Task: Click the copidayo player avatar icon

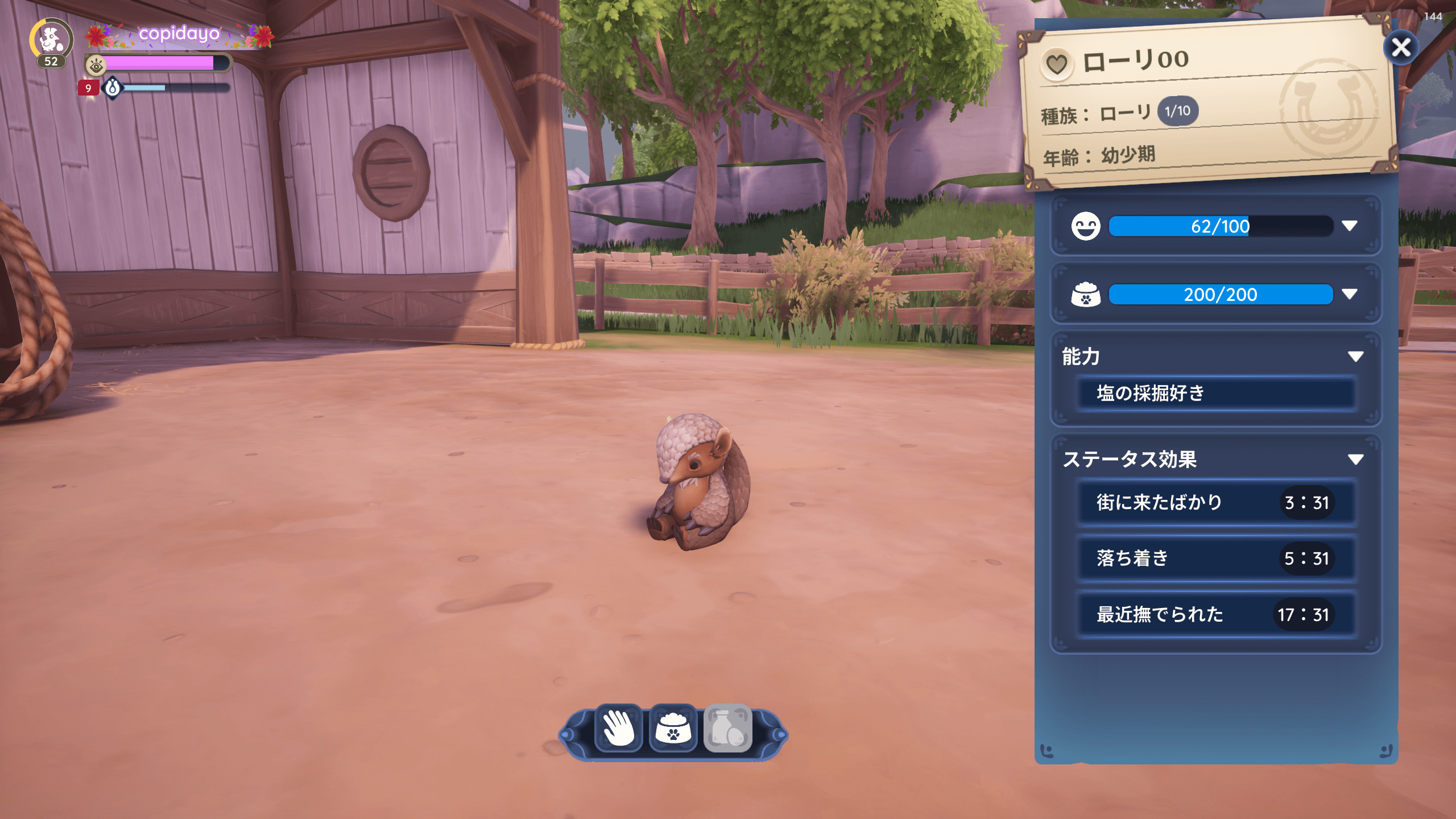Action: point(51,40)
